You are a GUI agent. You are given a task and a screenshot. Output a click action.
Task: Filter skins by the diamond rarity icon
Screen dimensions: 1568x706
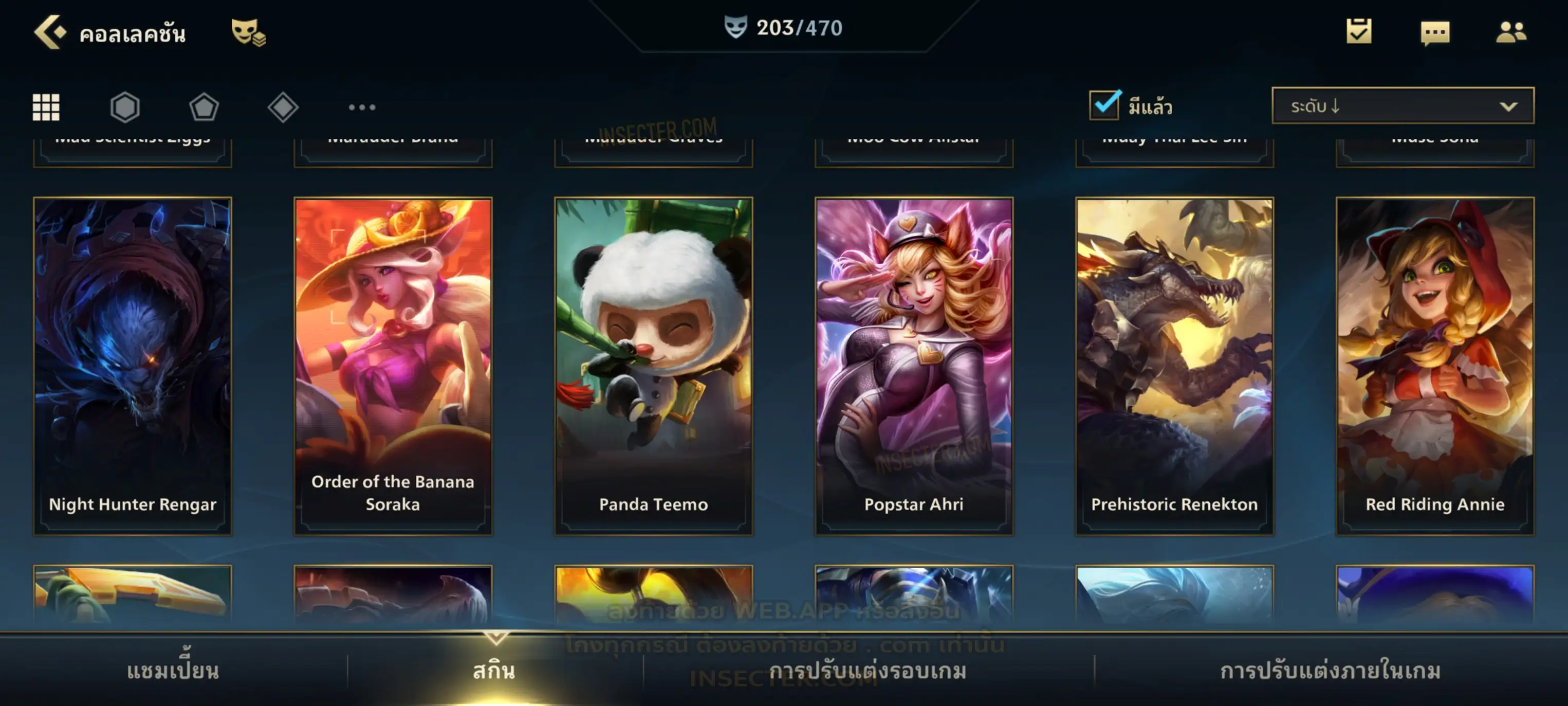(x=283, y=107)
